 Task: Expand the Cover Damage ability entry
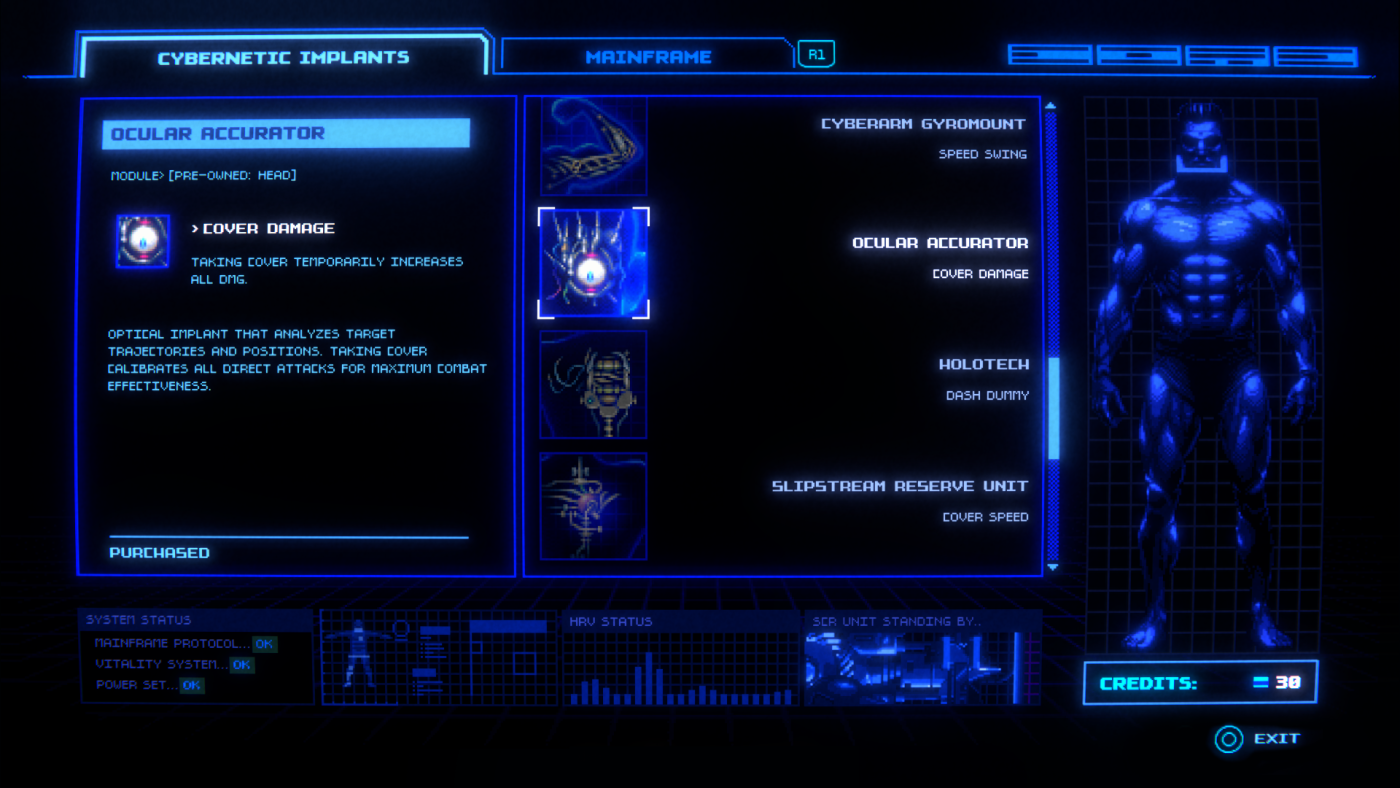pyautogui.click(x=265, y=228)
